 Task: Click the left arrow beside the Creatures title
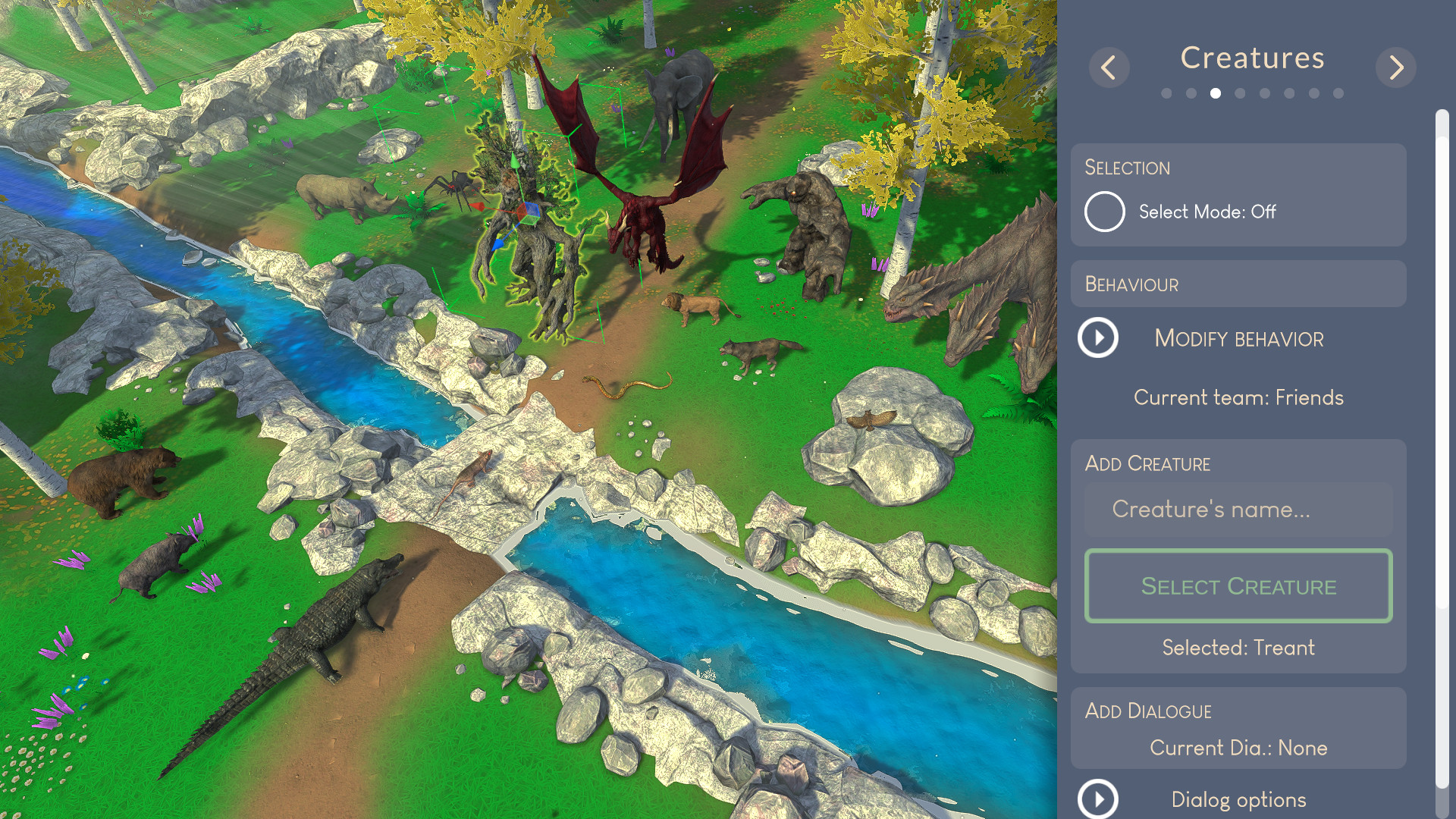pos(1109,67)
